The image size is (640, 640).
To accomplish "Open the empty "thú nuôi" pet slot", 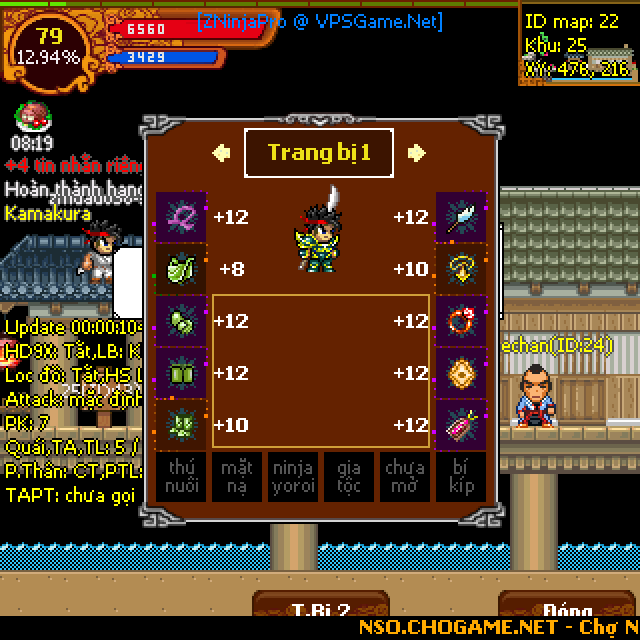I will tap(181, 476).
